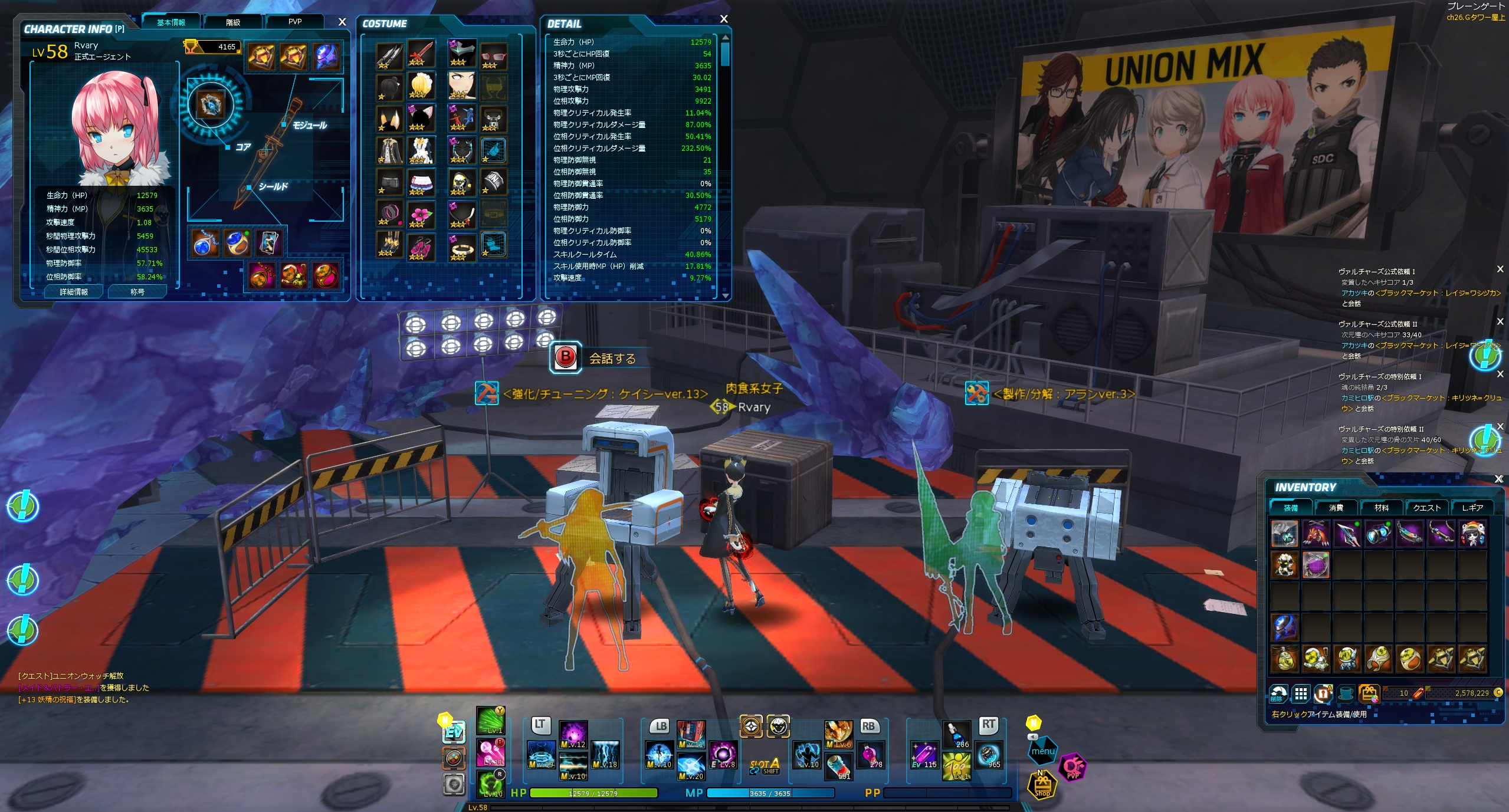The width and height of the screenshot is (1509, 812).
Task: Open the PVP tab in Character Info
Action: click(295, 22)
